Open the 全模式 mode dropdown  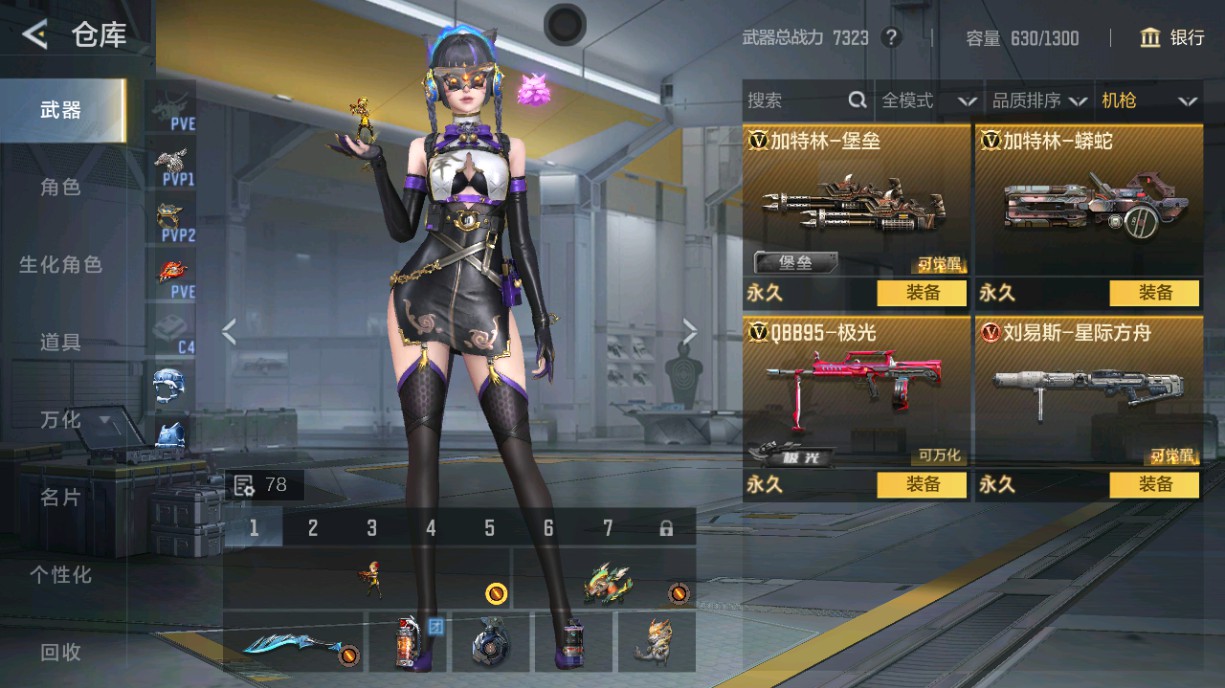point(927,100)
